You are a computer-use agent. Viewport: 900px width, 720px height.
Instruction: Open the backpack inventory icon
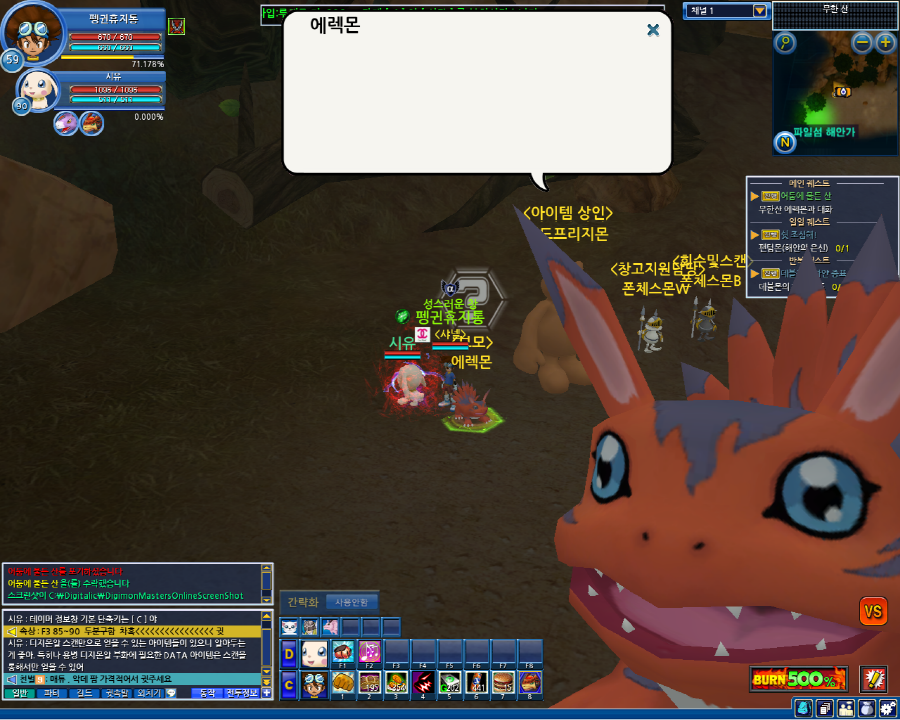click(x=803, y=708)
